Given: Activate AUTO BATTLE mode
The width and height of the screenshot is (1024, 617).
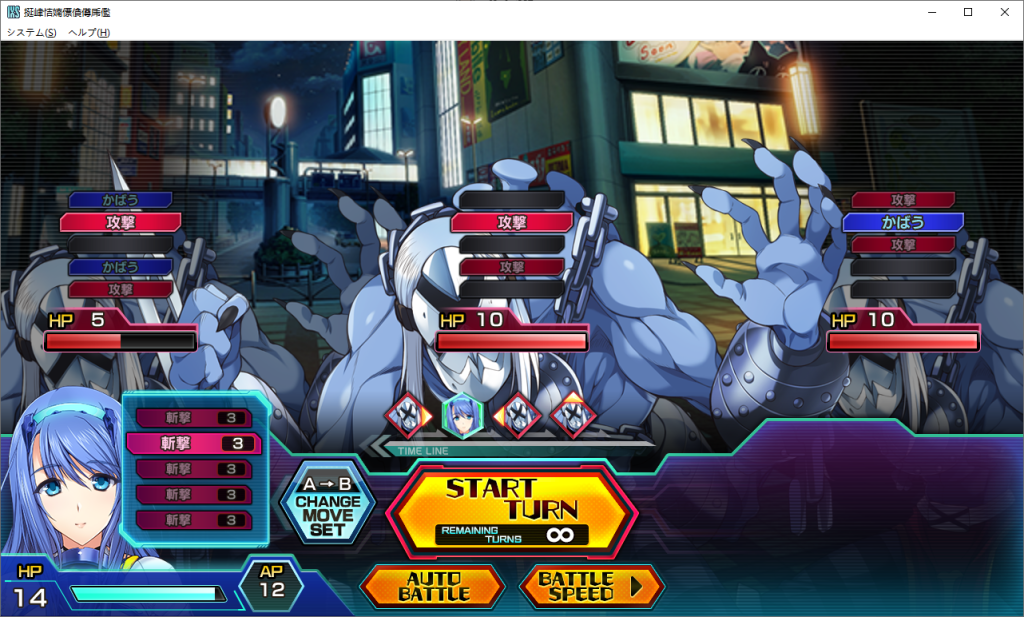Looking at the screenshot, I should [433, 586].
